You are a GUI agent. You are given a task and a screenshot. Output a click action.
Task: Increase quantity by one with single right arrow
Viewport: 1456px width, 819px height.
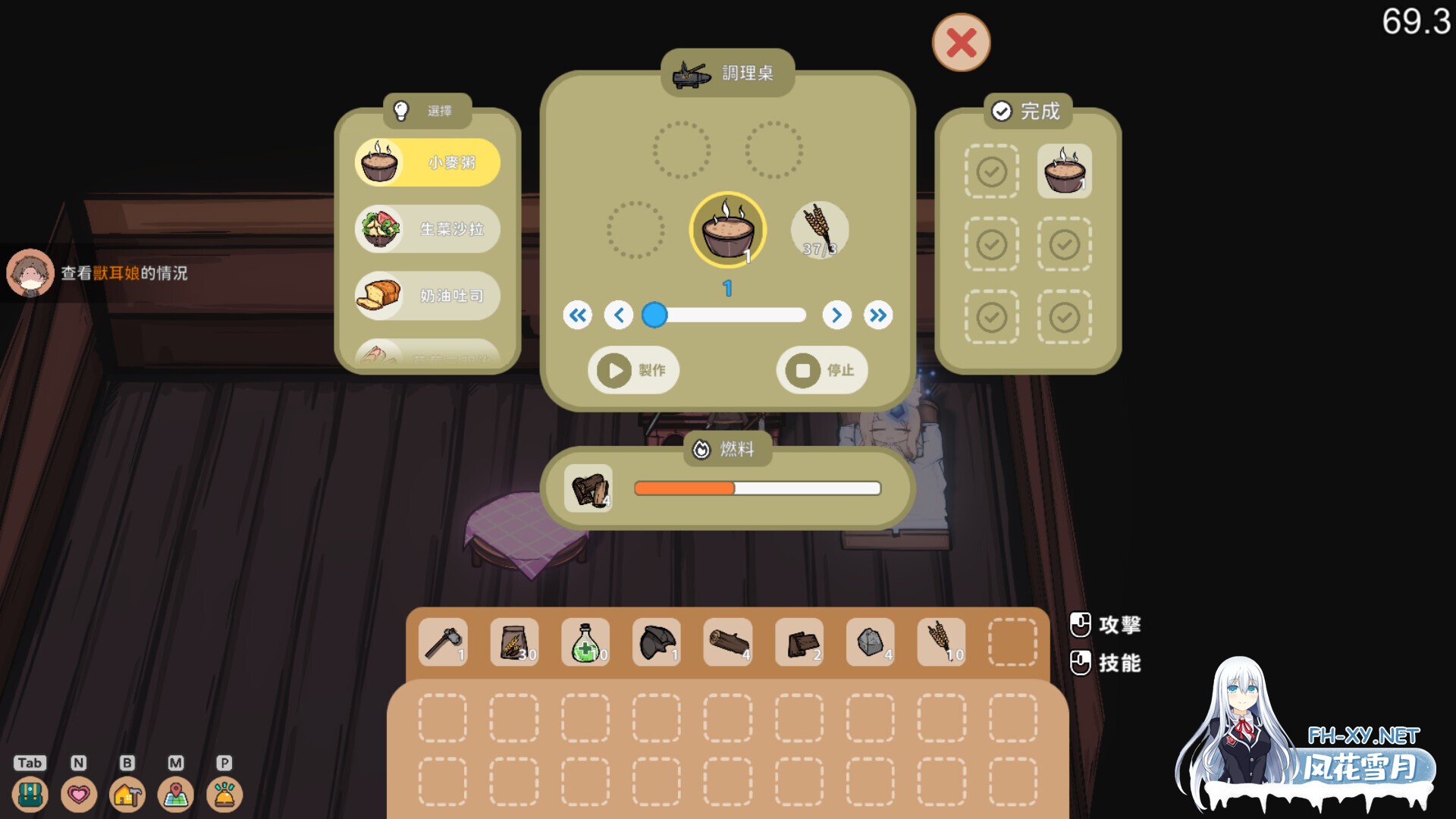click(836, 315)
